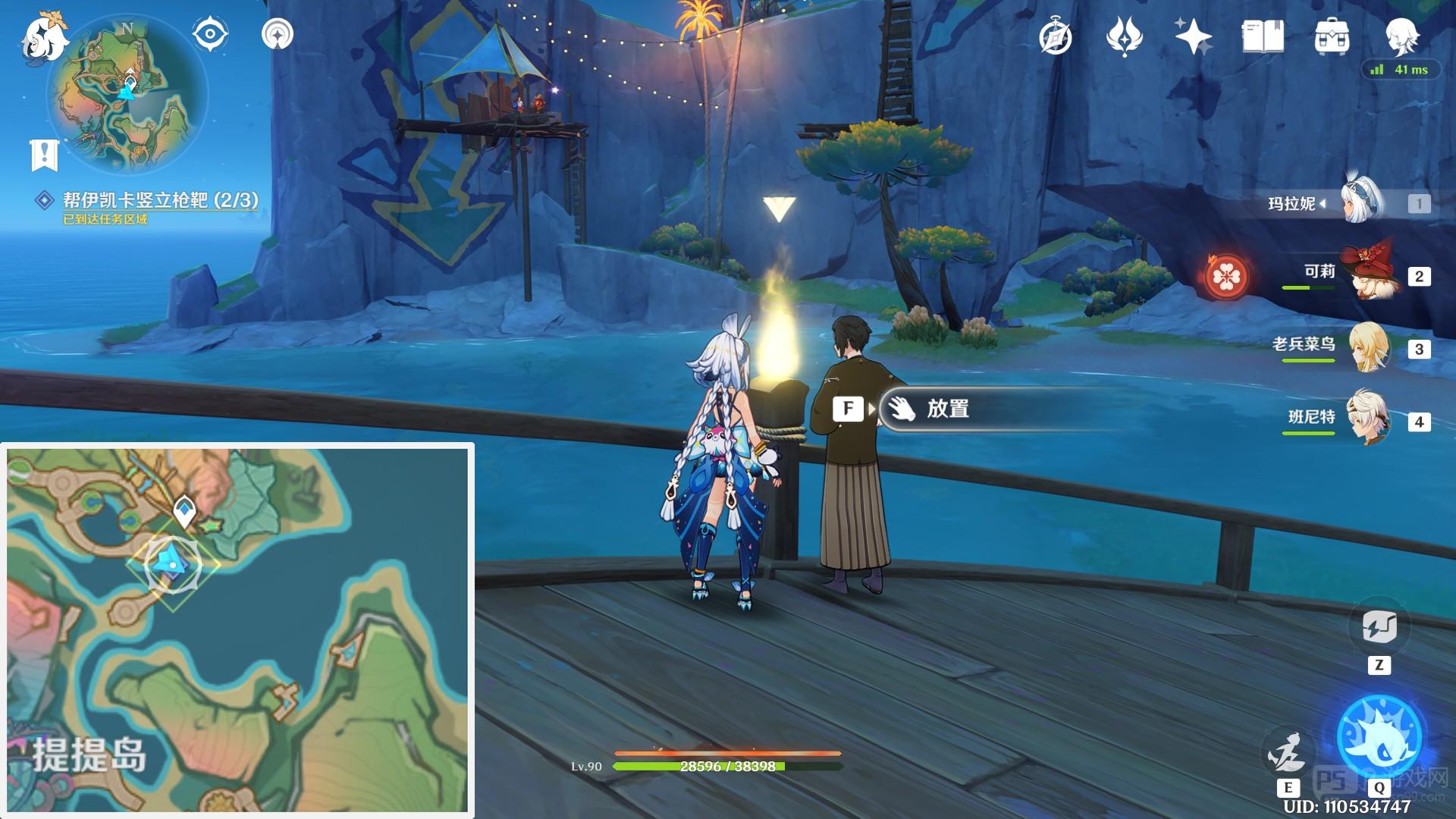1456x819 pixels.
Task: Activate the elemental skill surfing icon
Action: pos(1288,751)
